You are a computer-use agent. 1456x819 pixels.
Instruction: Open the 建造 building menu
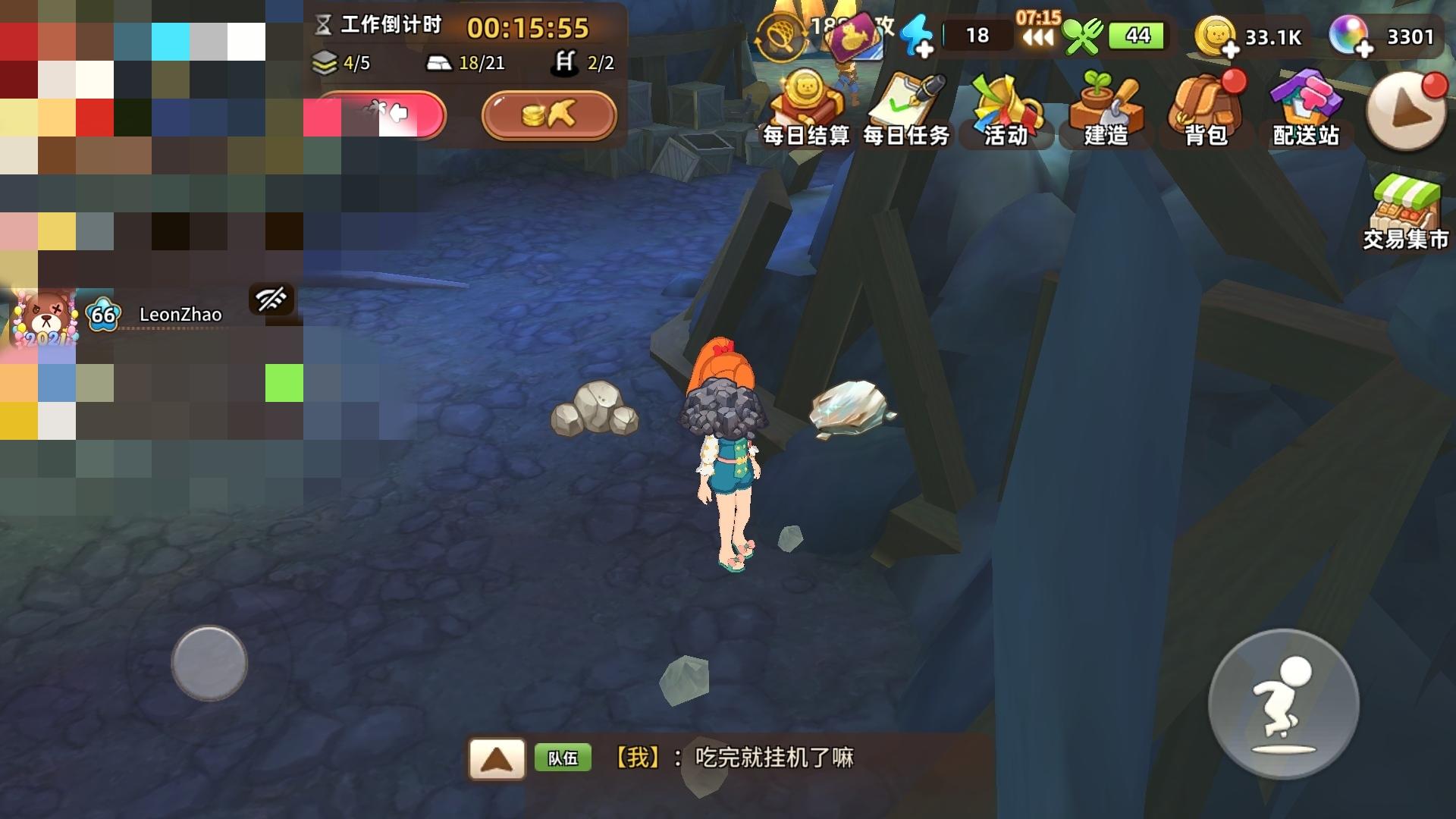coord(1106,106)
